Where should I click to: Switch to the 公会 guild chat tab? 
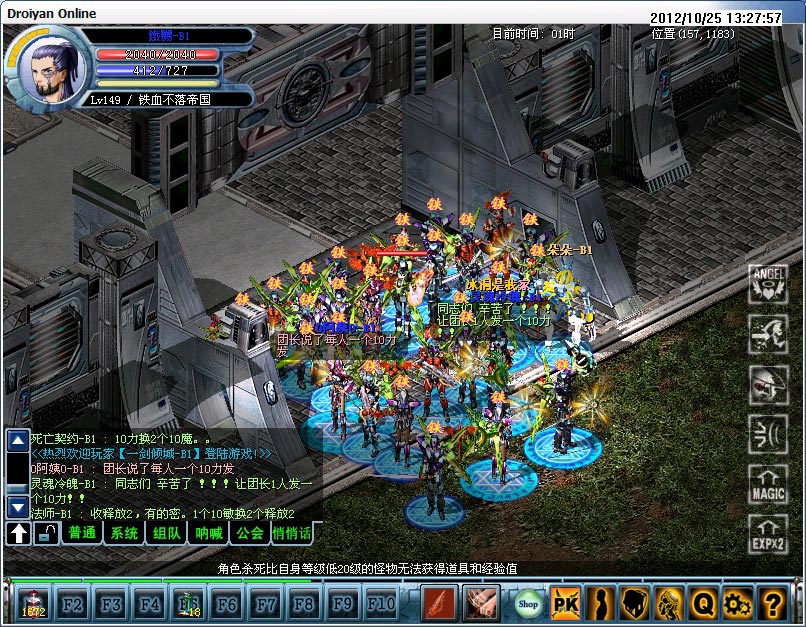[251, 533]
